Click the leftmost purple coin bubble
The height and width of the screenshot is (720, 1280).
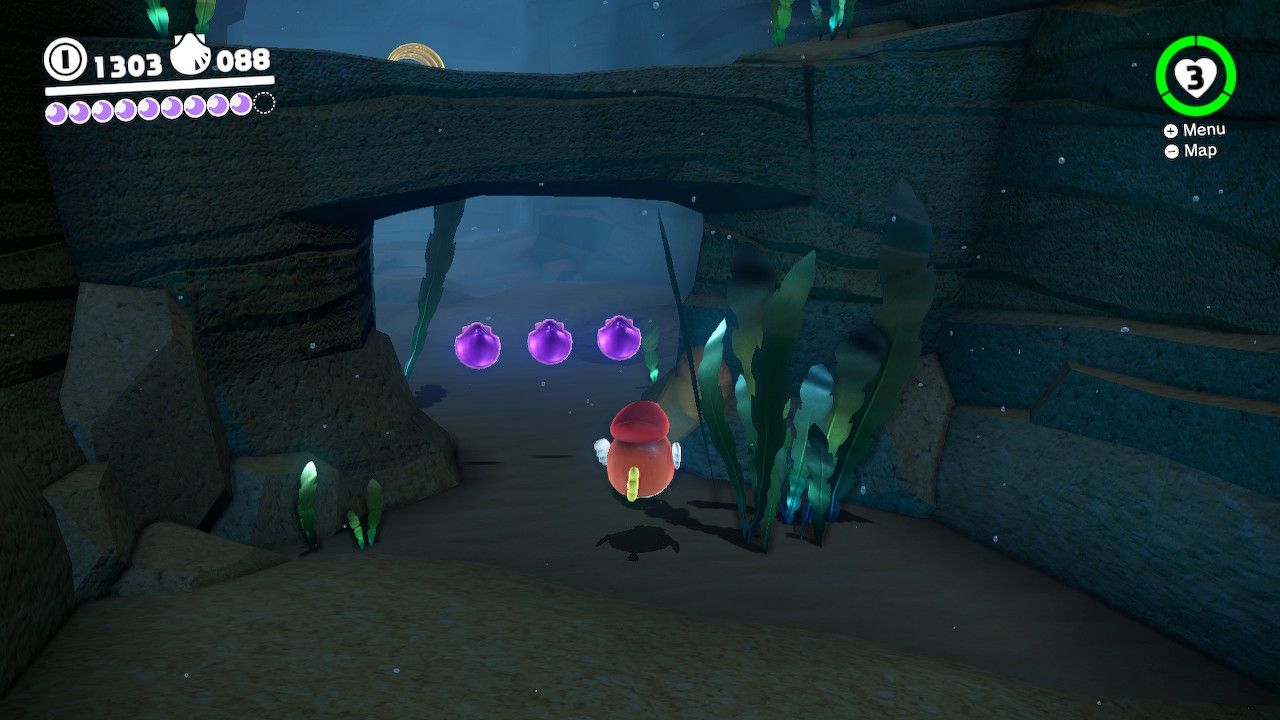tap(477, 342)
